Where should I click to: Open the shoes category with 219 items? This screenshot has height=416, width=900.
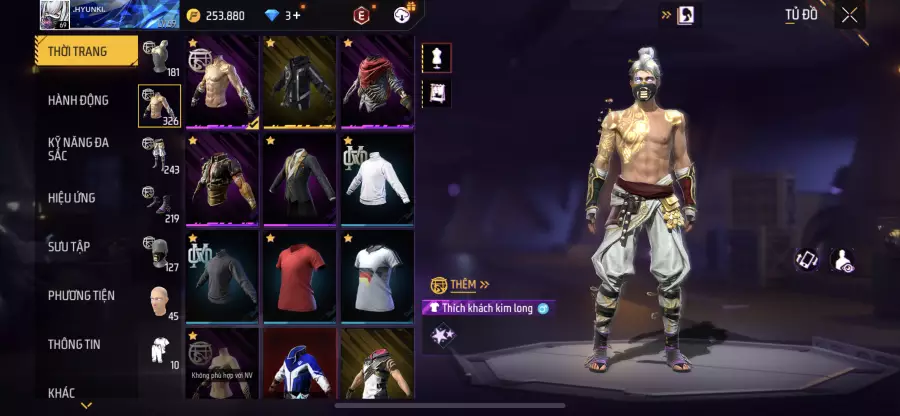point(159,203)
